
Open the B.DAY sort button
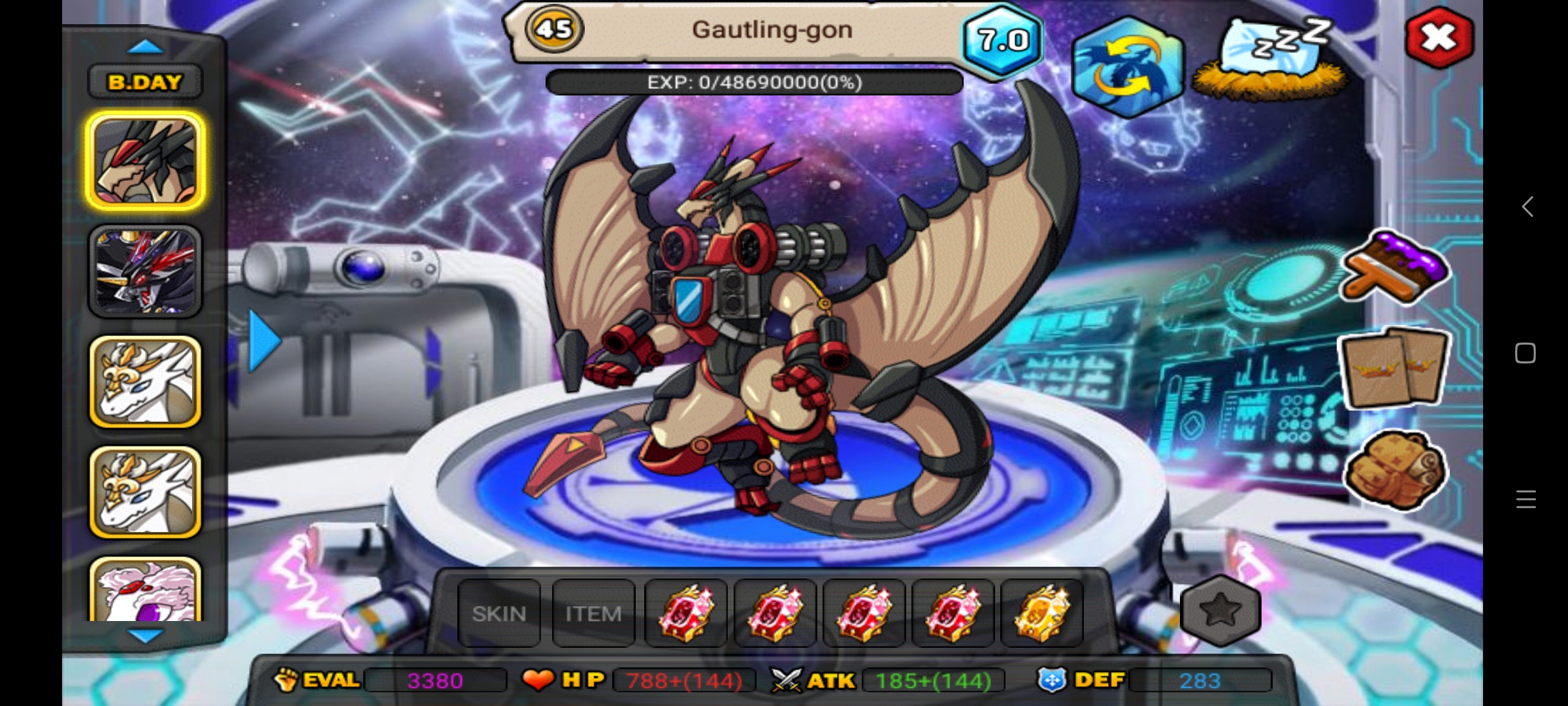tap(145, 82)
